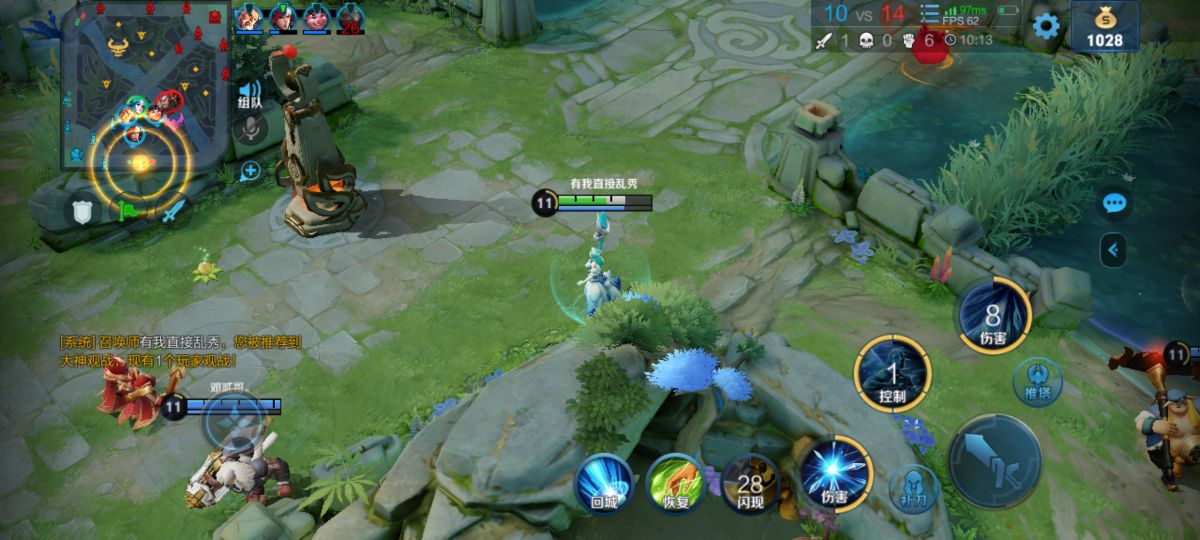Open the gold shop showing 1028
The height and width of the screenshot is (540, 1200).
click(1104, 27)
